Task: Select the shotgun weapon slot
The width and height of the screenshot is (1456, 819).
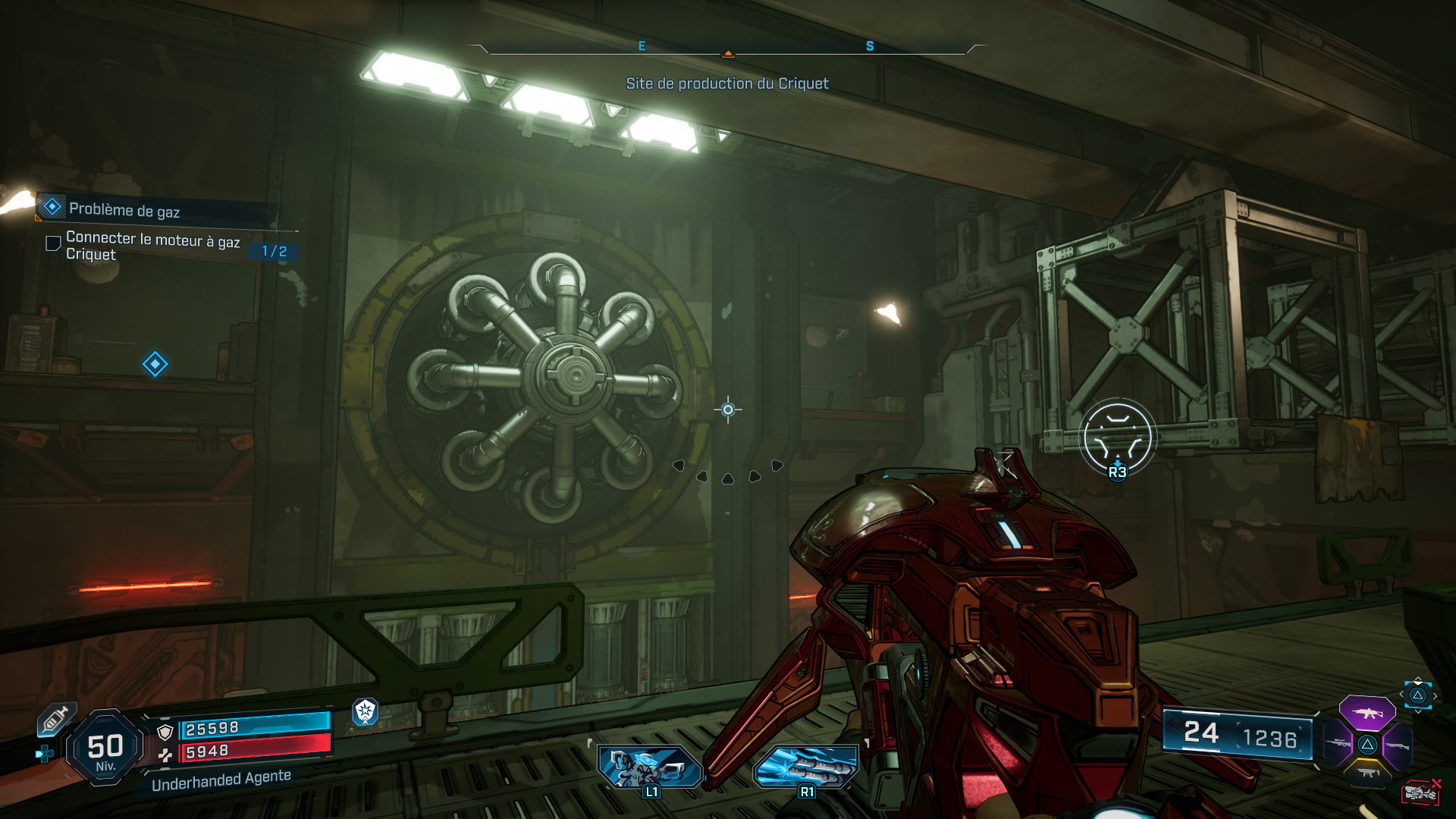Action: (1397, 745)
